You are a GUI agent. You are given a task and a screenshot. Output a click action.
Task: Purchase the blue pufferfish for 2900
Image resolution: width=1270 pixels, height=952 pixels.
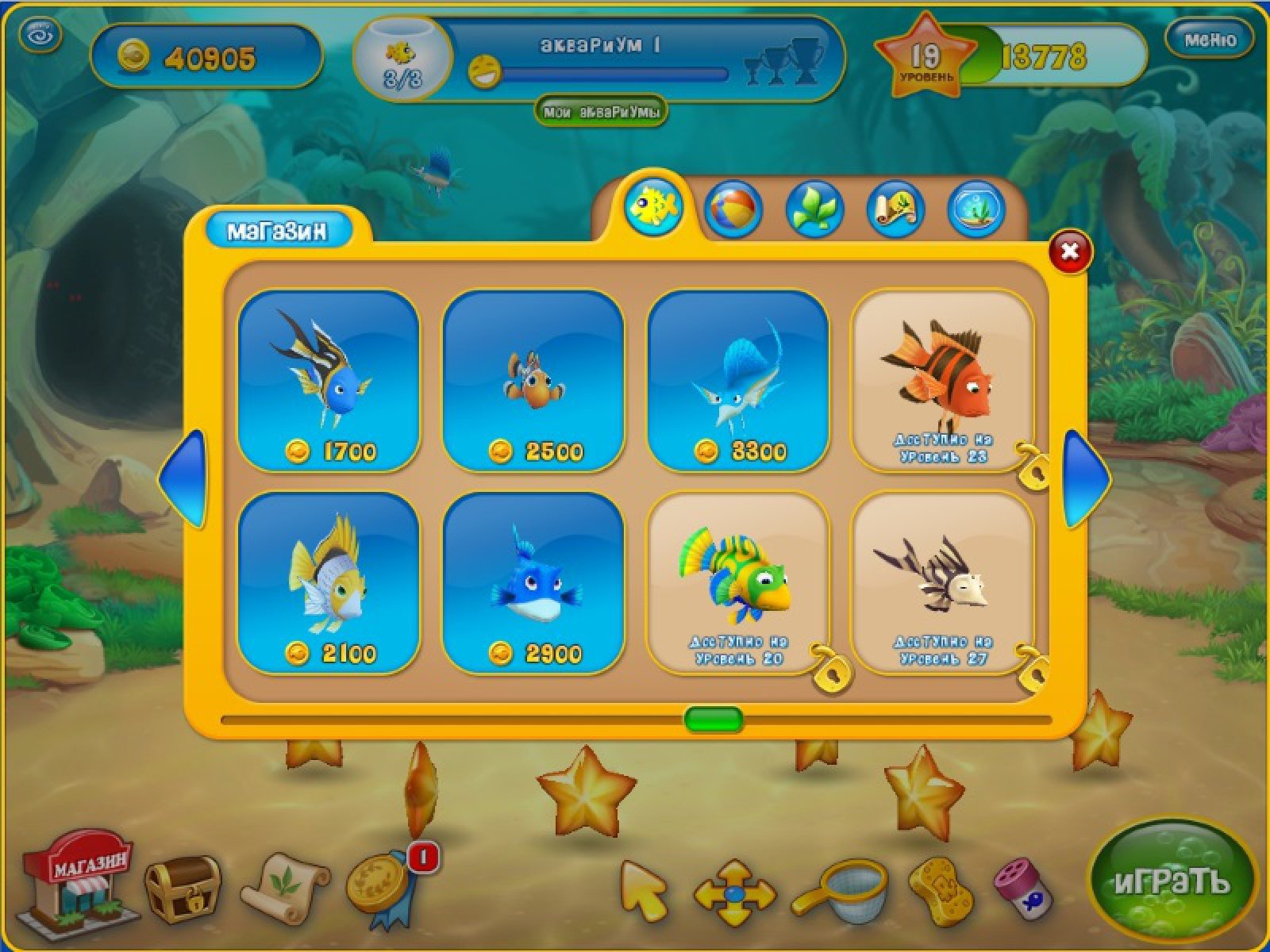coord(533,583)
